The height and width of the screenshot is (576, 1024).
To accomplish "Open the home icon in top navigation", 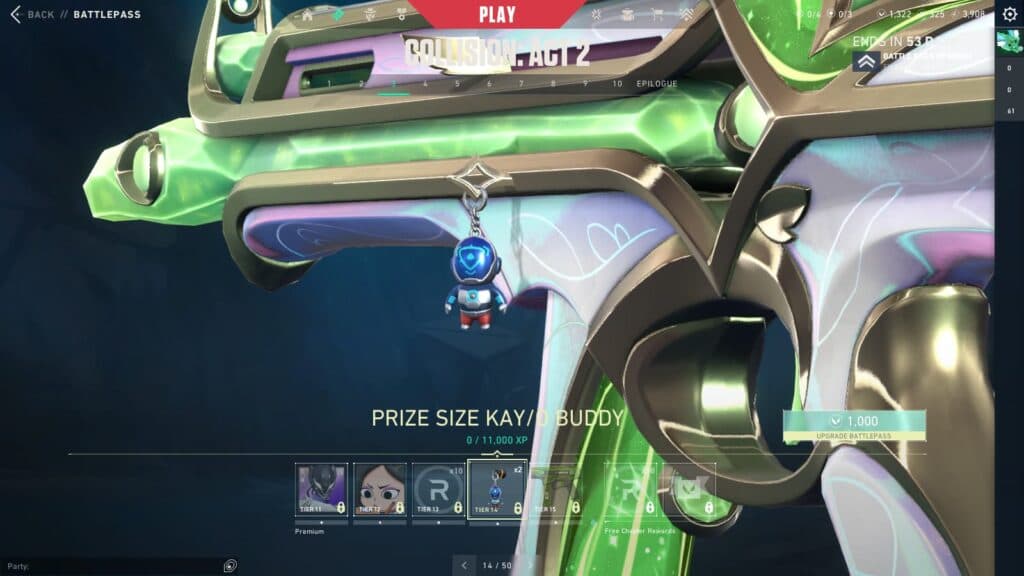I will click(308, 15).
